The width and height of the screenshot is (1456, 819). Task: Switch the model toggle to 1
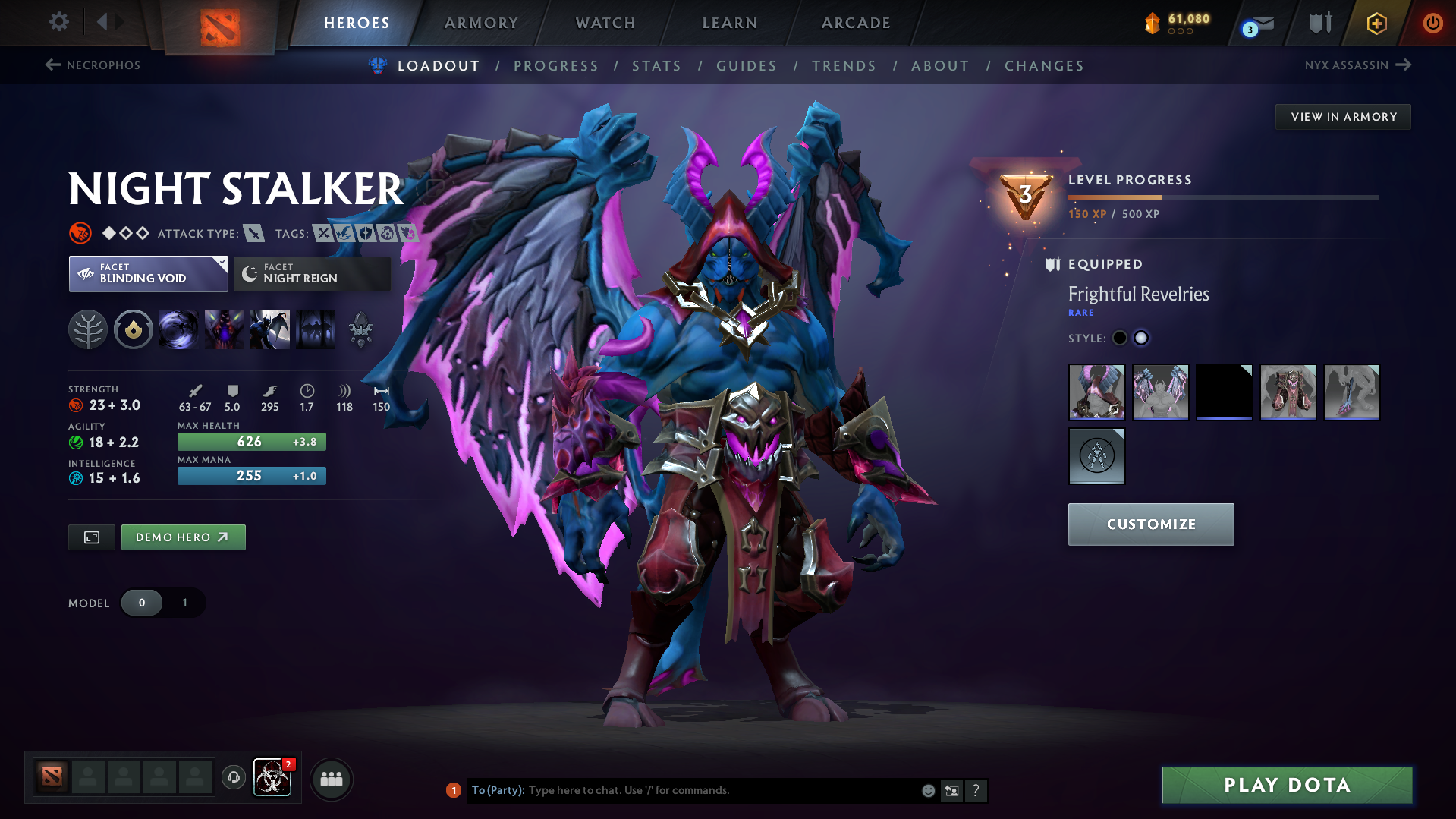coord(184,603)
